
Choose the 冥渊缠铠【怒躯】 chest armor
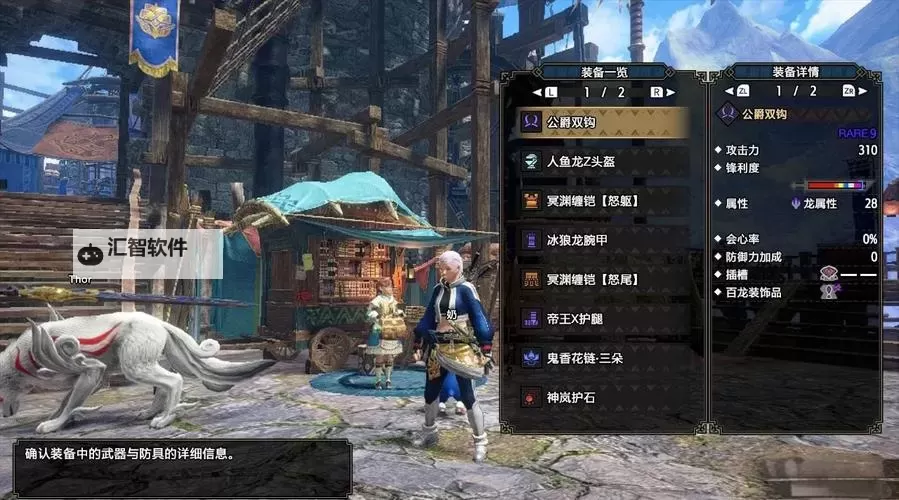click(x=602, y=201)
